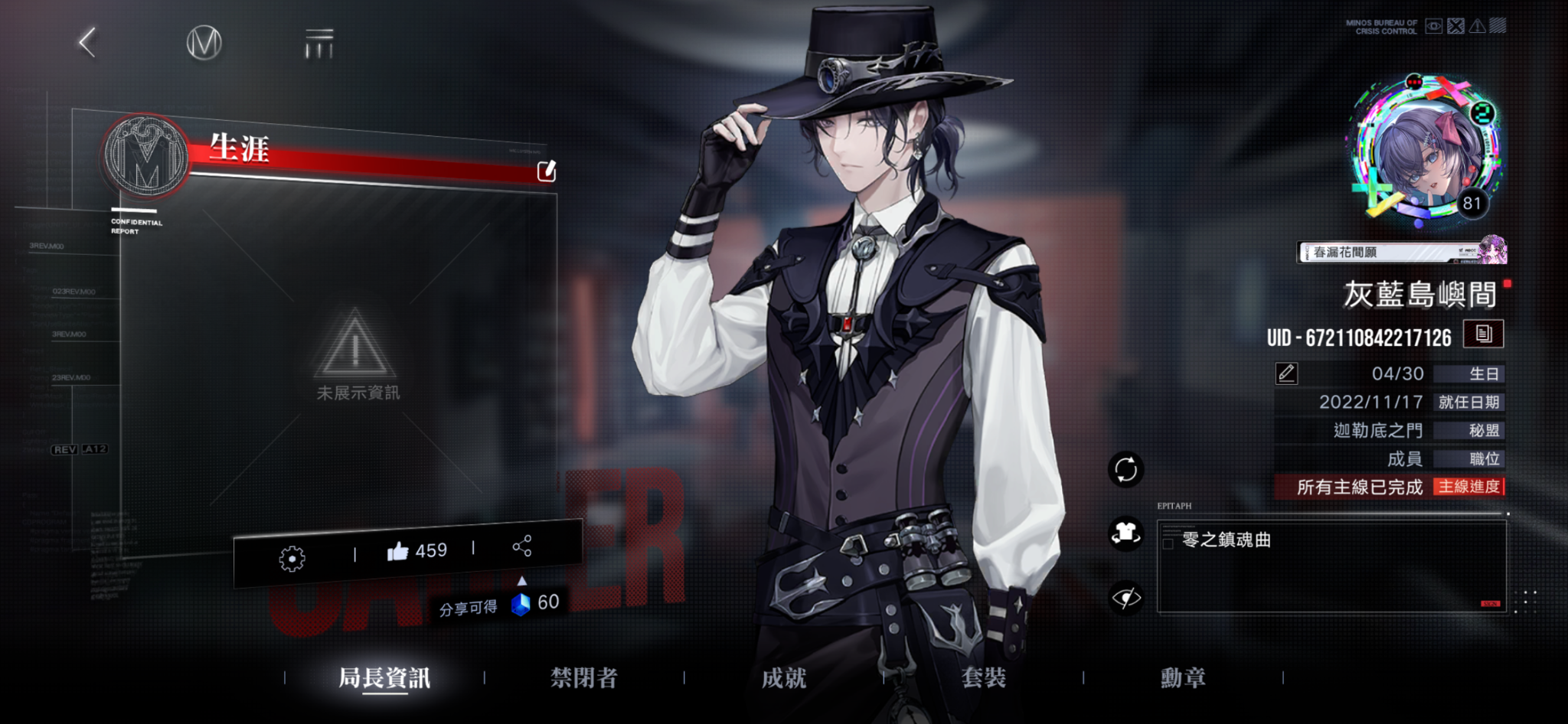Switch to the 勳章 tab
Screen dimensions: 1568x724
1183,677
